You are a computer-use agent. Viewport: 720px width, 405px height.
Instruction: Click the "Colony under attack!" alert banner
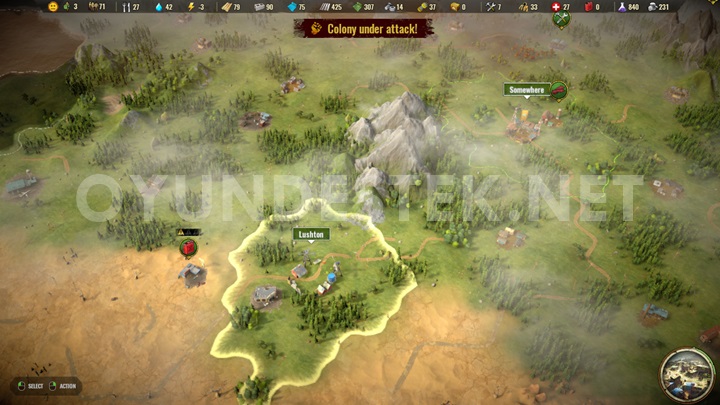point(363,28)
